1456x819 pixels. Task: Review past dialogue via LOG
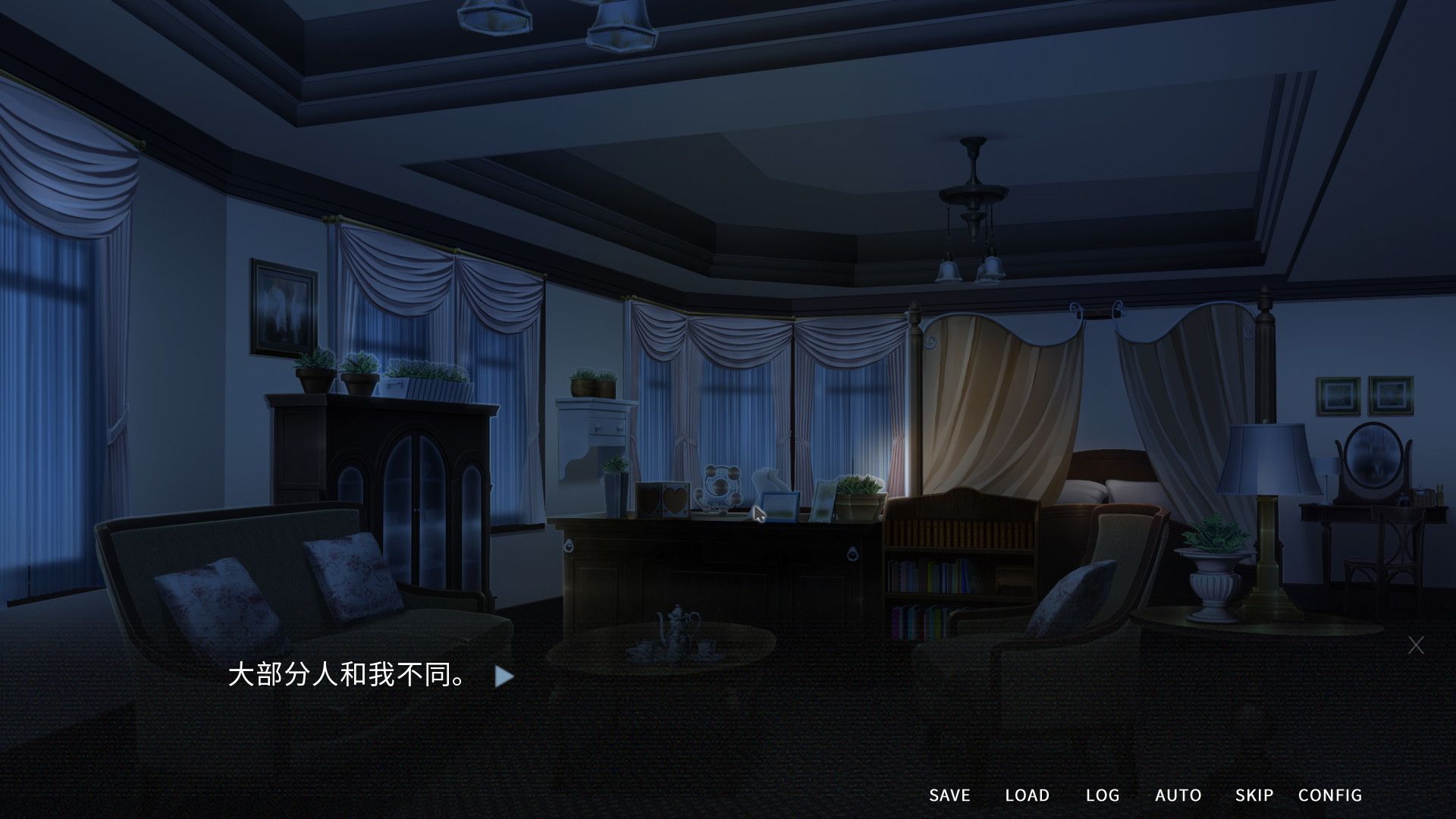click(x=1104, y=795)
